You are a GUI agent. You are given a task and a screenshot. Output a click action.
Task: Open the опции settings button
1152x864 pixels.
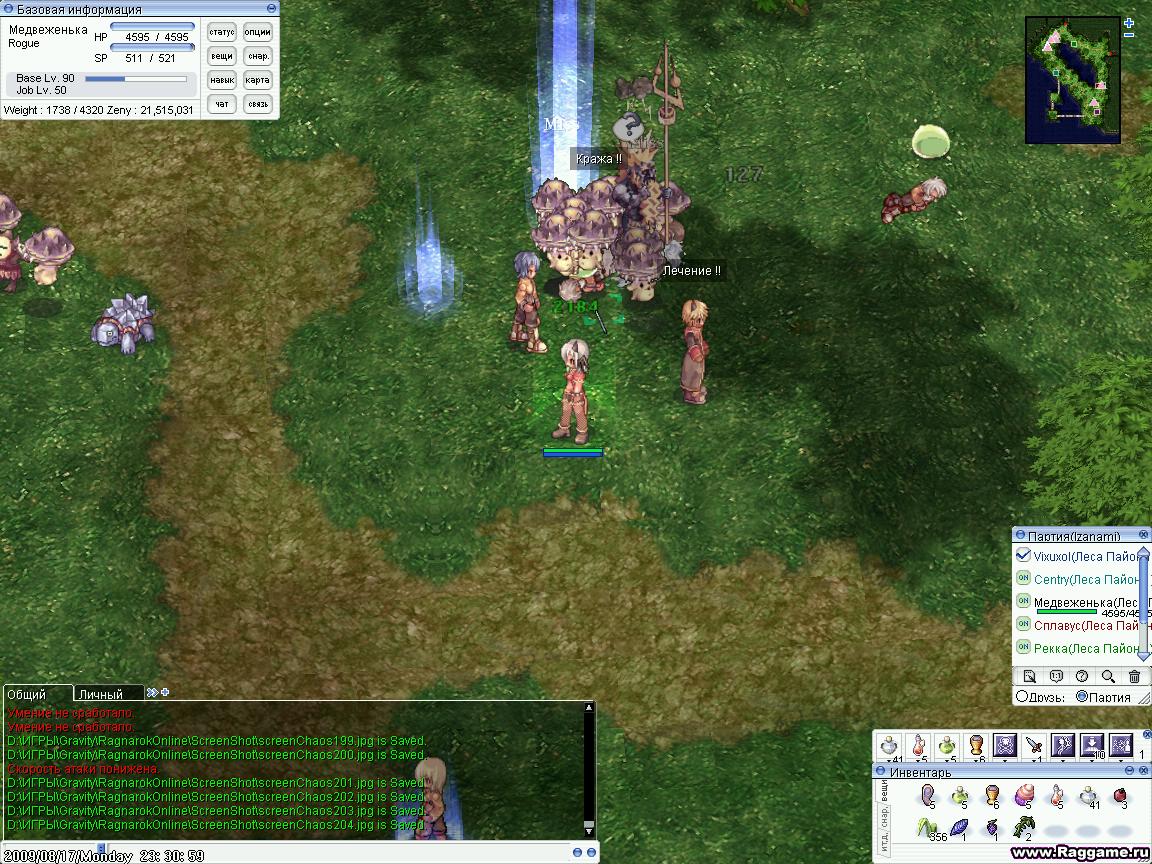(x=257, y=32)
